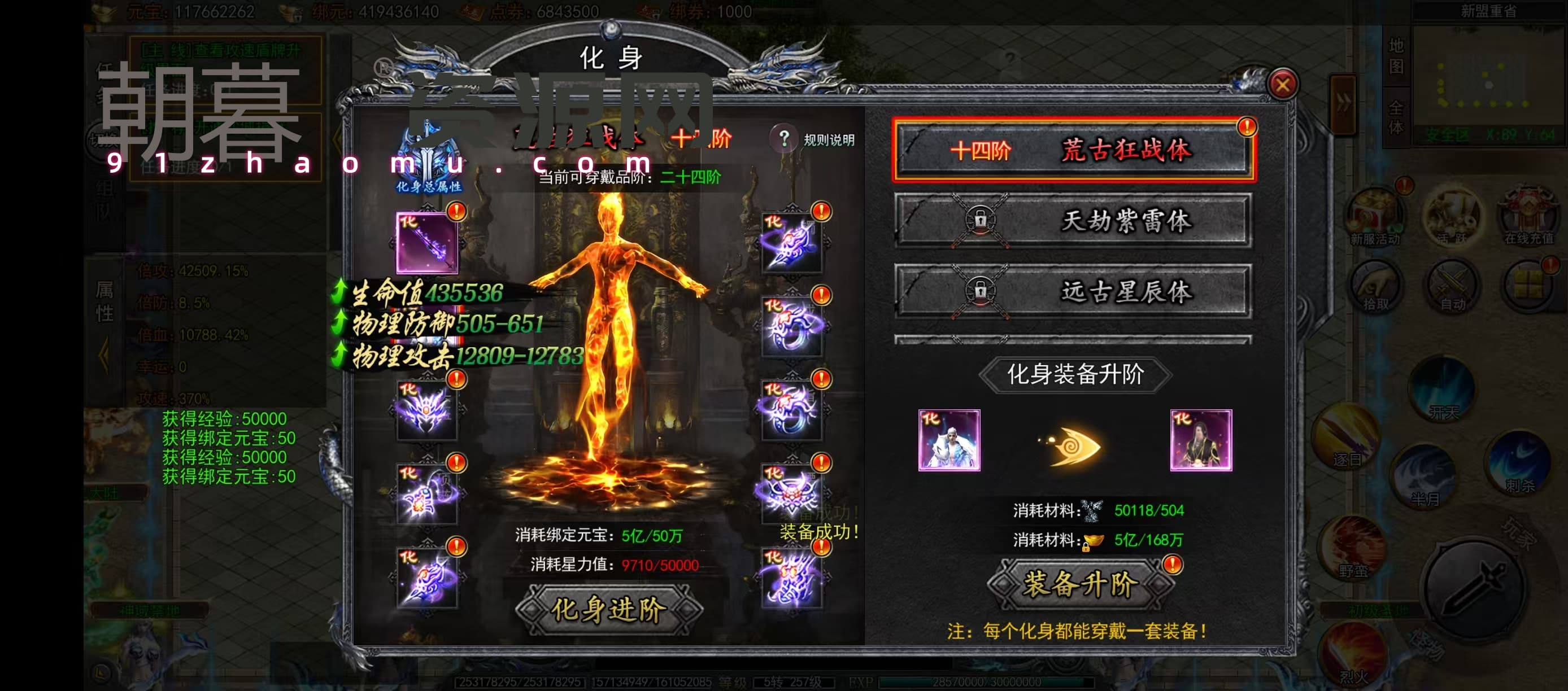
Task: Open the 化身总属性 attribute icon
Action: [x=429, y=159]
